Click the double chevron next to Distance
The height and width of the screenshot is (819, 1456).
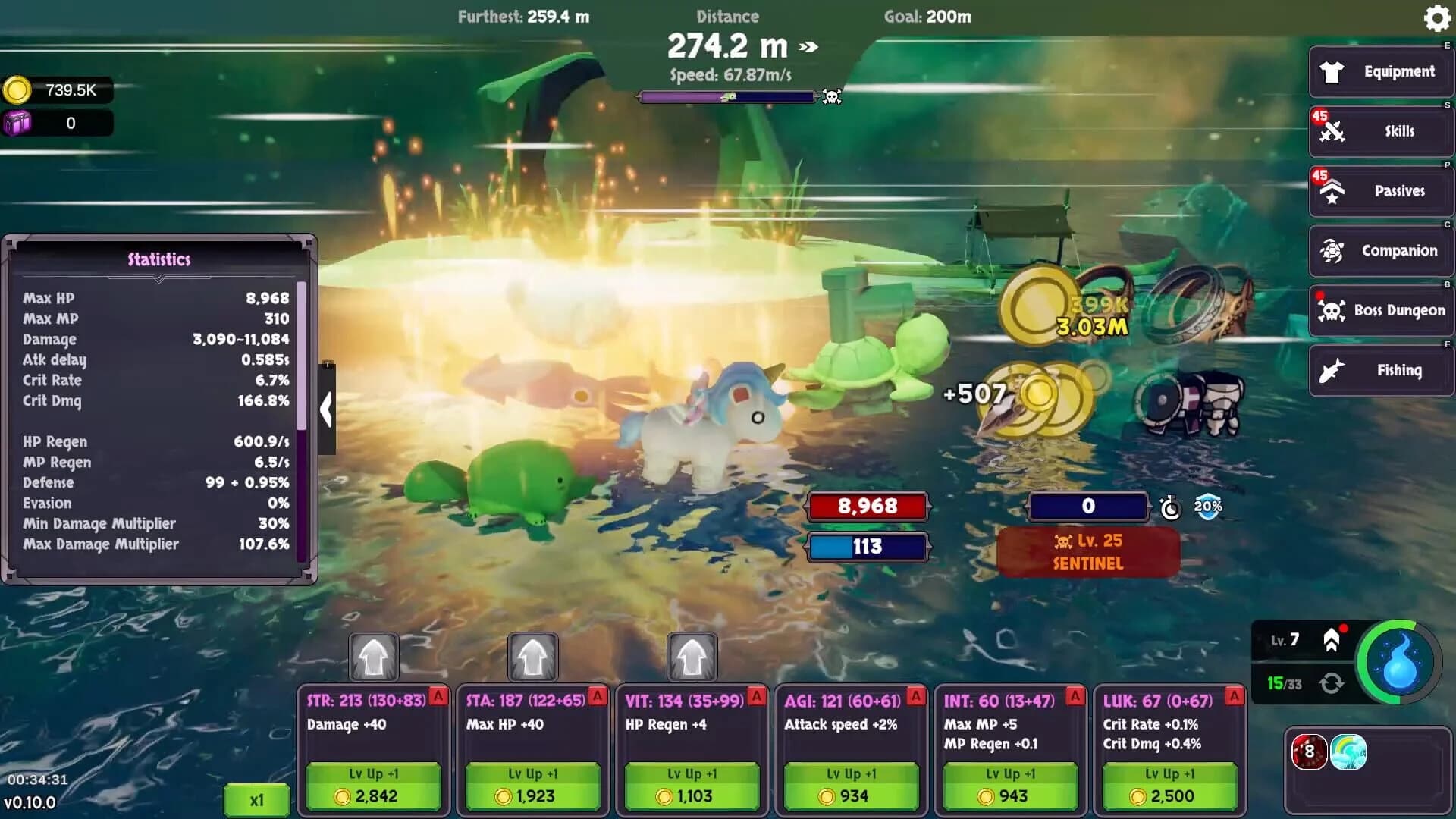point(806,47)
